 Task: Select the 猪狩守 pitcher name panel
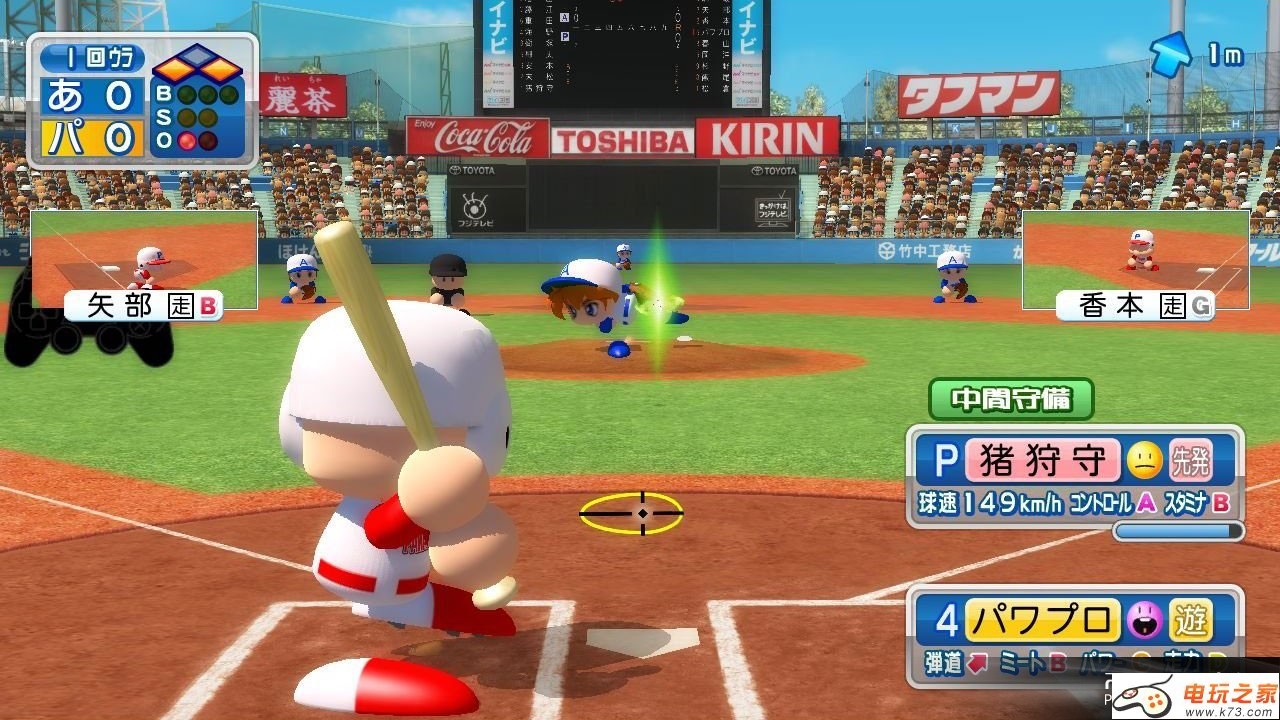click(x=1042, y=461)
